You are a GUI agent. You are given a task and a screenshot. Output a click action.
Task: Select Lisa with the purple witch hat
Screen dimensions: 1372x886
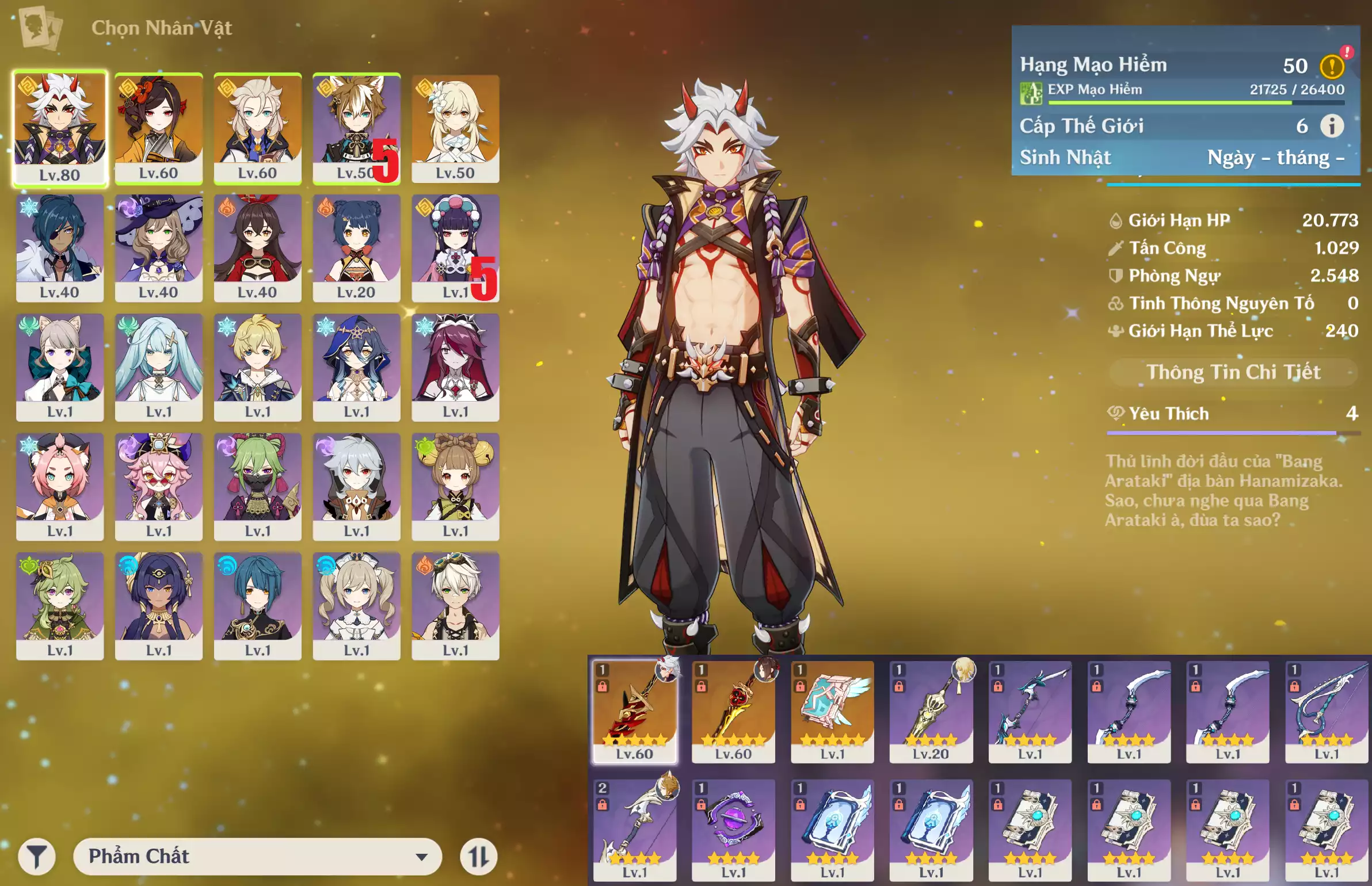(159, 247)
